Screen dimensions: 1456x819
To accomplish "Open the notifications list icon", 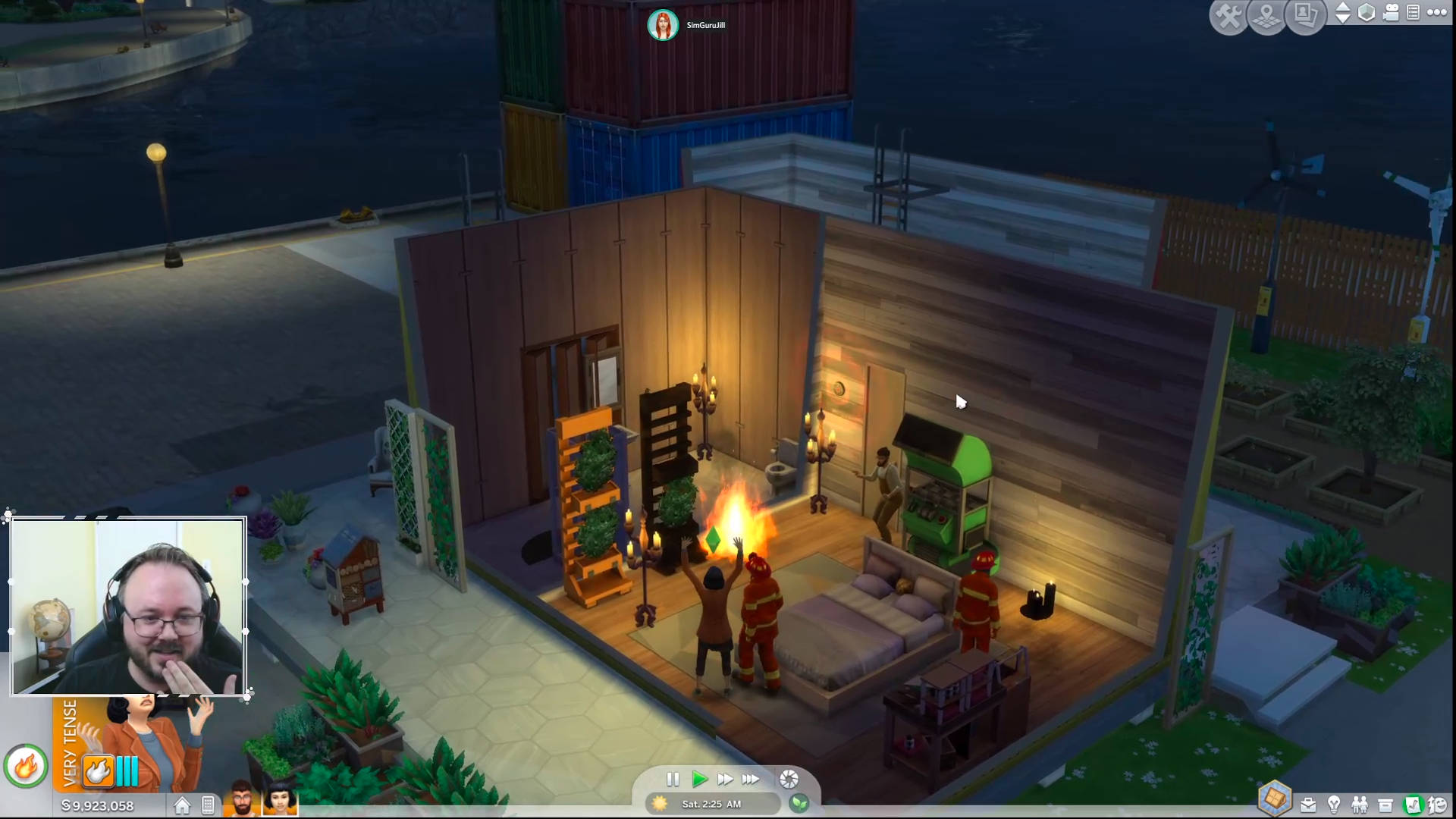I will [1414, 13].
